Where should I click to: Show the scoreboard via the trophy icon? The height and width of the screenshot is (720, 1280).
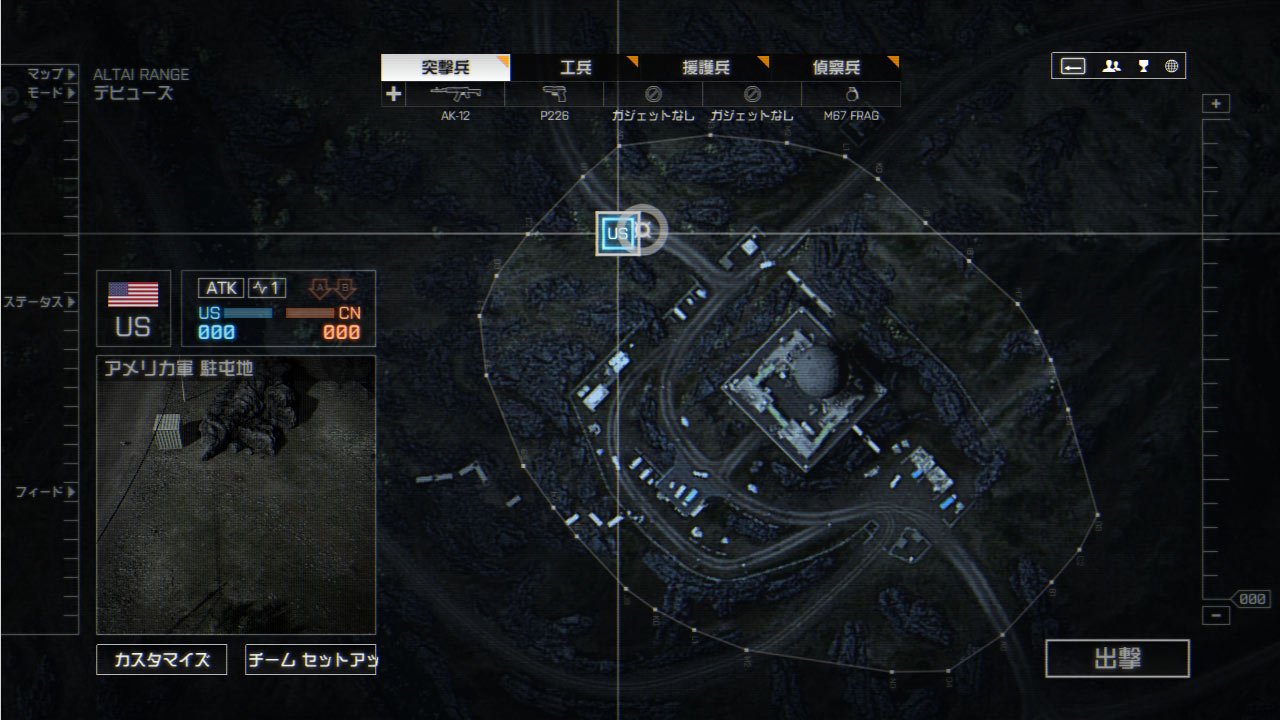point(1143,66)
